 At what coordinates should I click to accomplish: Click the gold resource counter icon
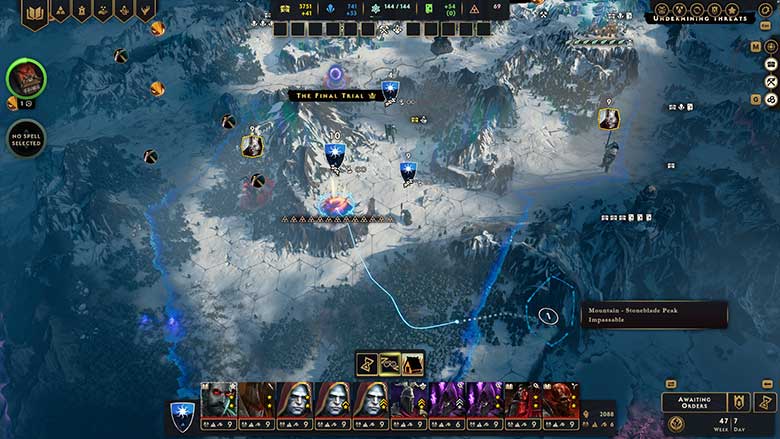point(285,8)
